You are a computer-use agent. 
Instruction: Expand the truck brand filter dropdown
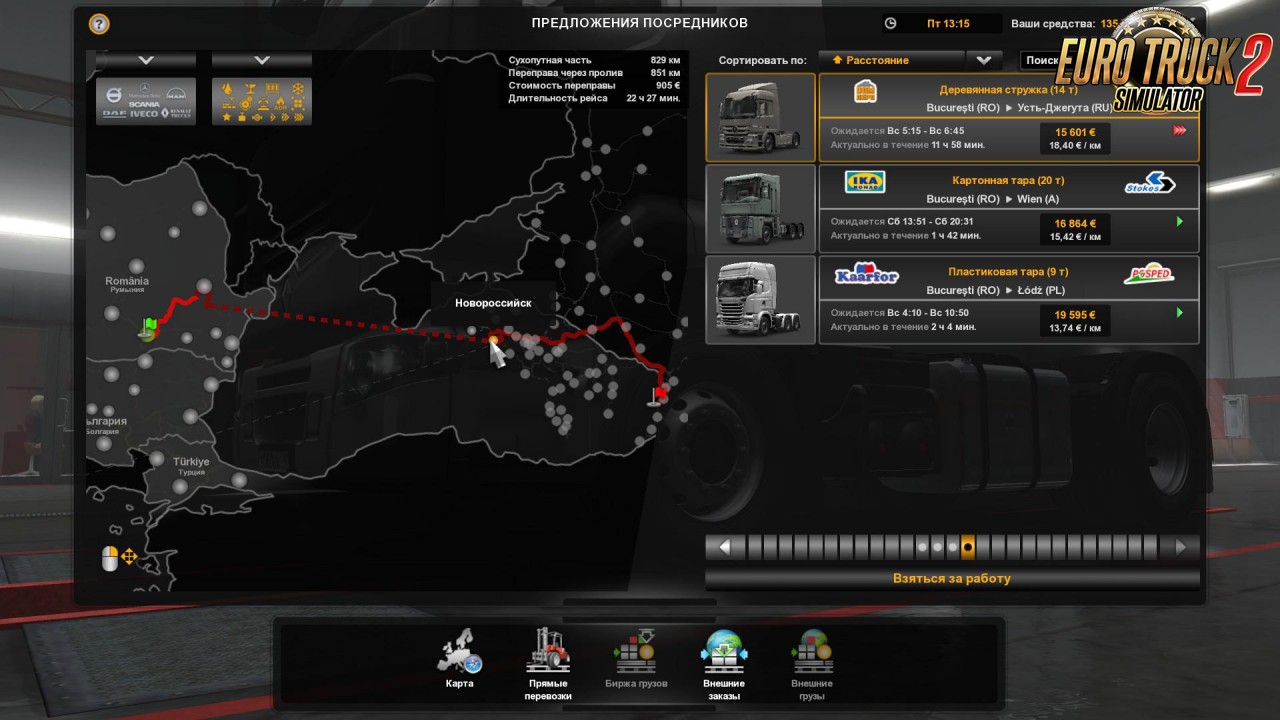(146, 60)
